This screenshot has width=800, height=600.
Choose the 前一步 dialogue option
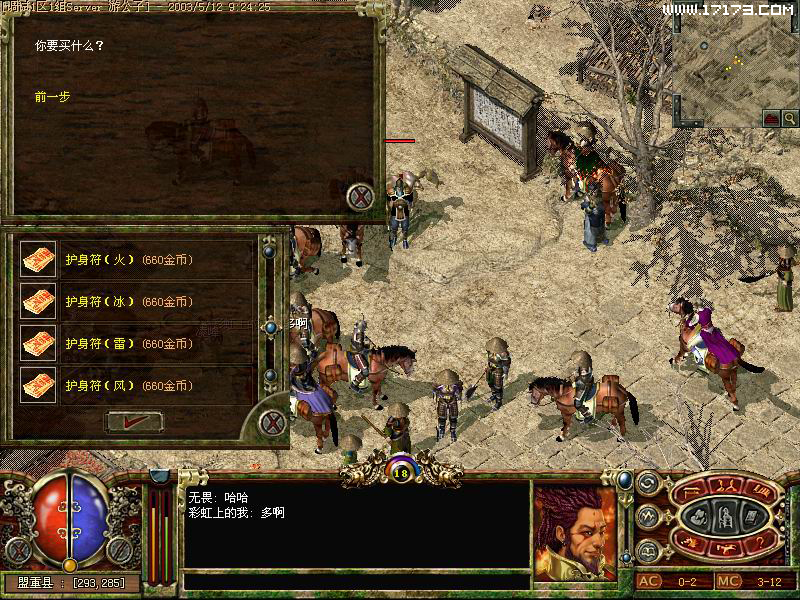click(52, 97)
